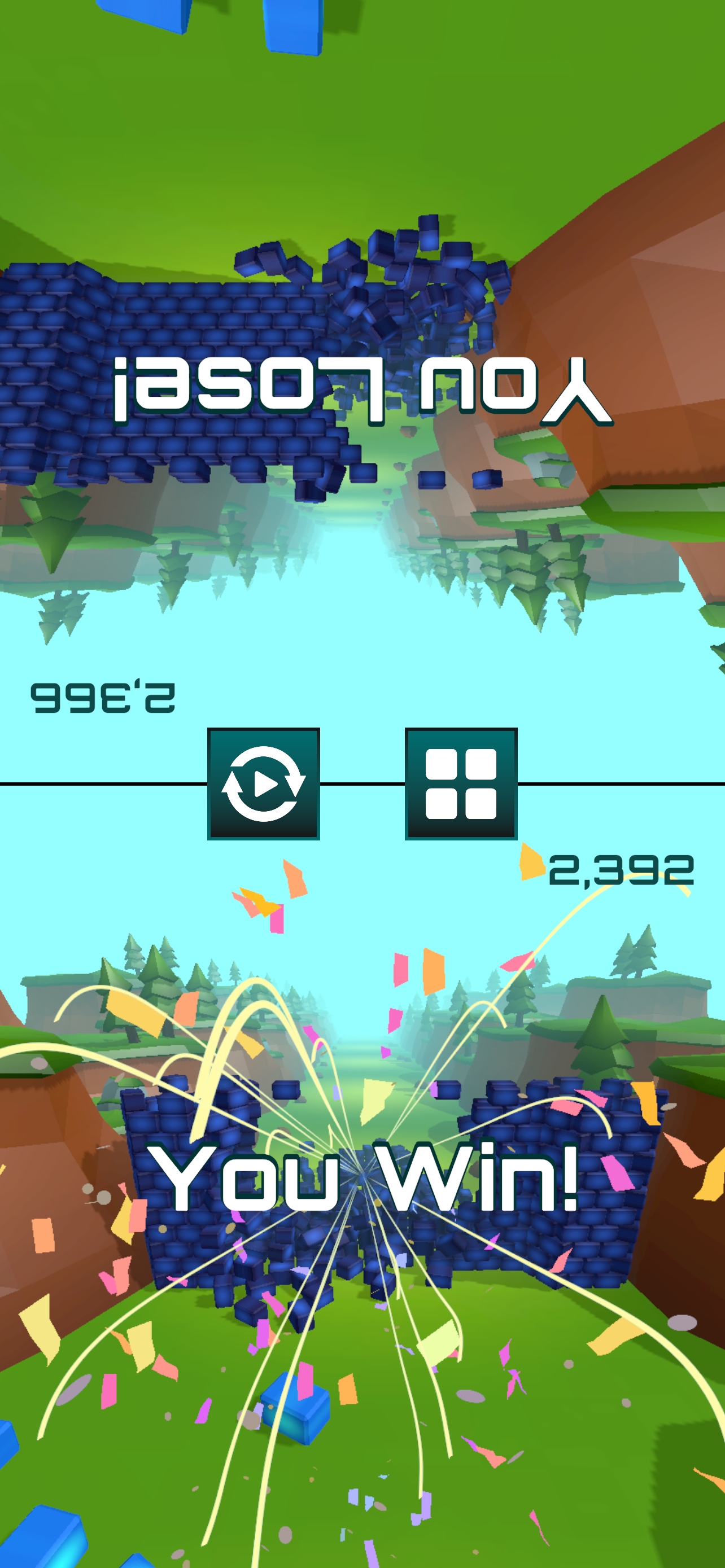Select the winner's score reading 2,392
Image resolution: width=725 pixels, height=1568 pixels.
click(622, 871)
